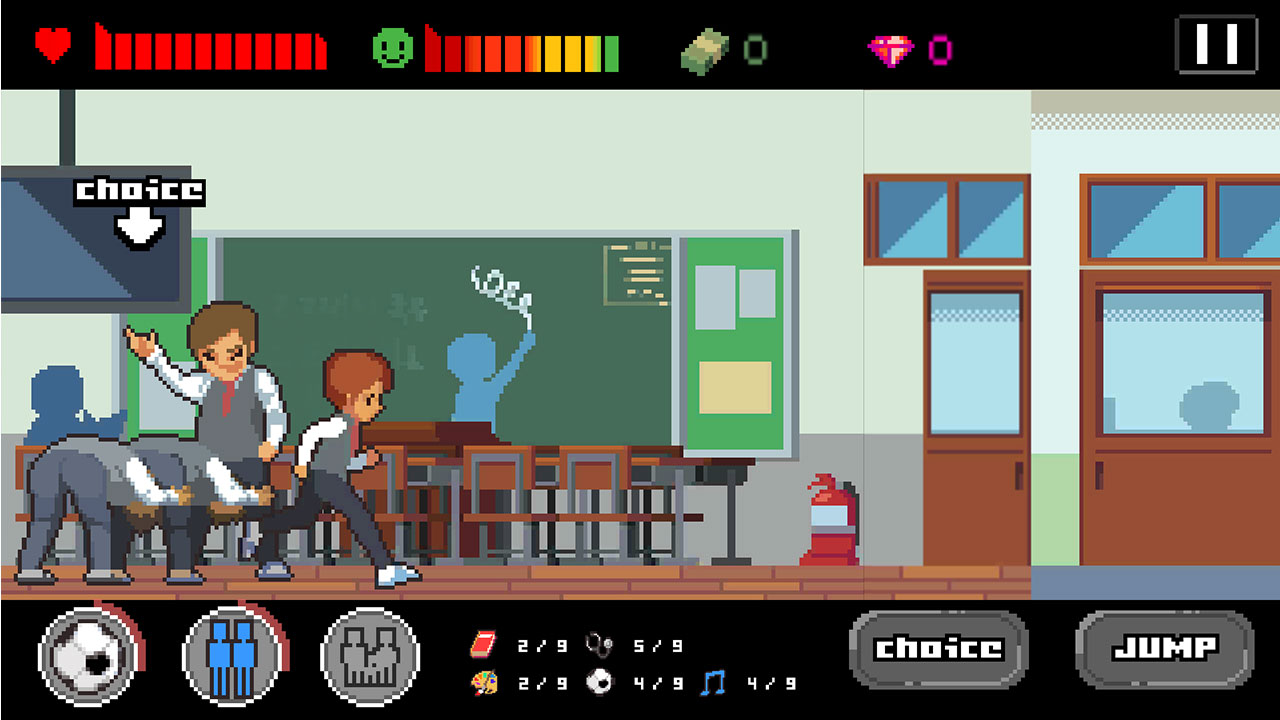The width and height of the screenshot is (1280, 720).
Task: Tap the JUMP button
Action: (1164, 649)
